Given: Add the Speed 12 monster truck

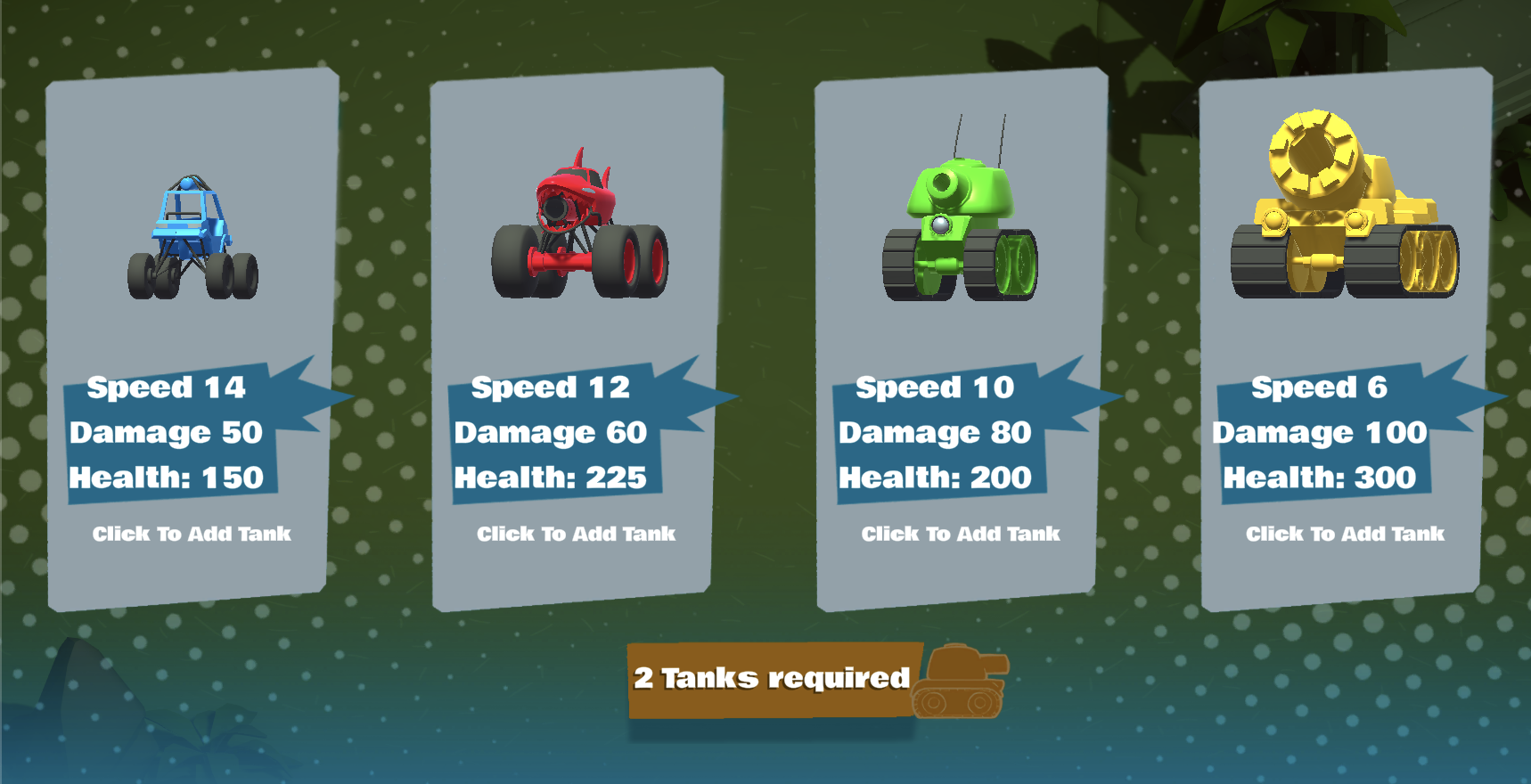Looking at the screenshot, I should tap(576, 534).
